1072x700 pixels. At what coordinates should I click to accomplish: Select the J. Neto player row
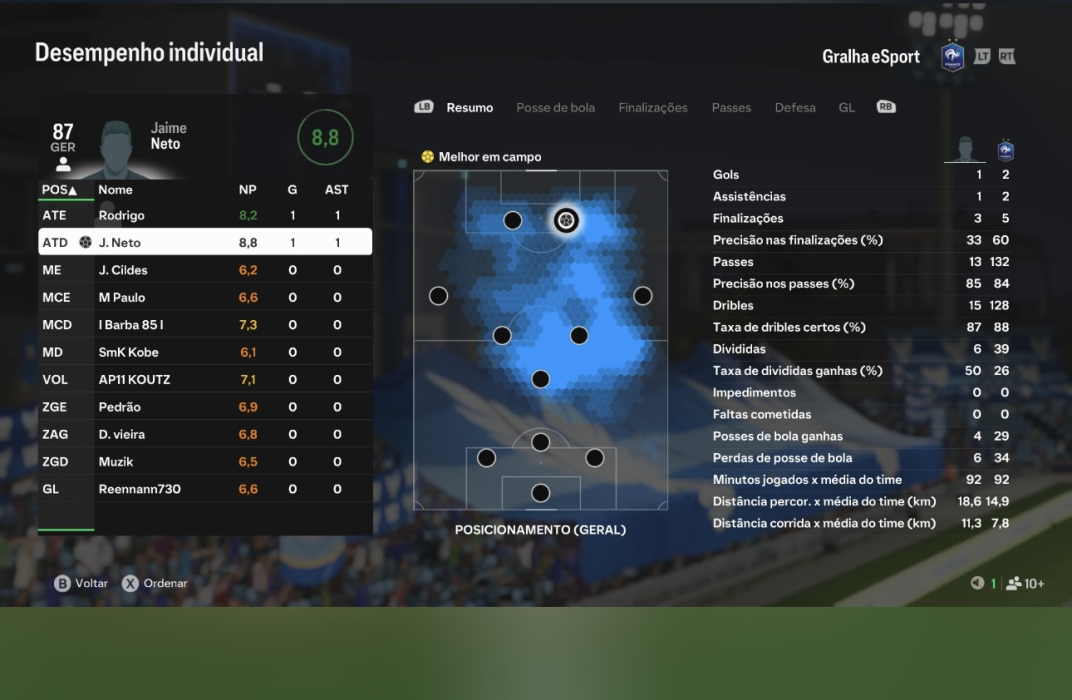click(x=205, y=242)
